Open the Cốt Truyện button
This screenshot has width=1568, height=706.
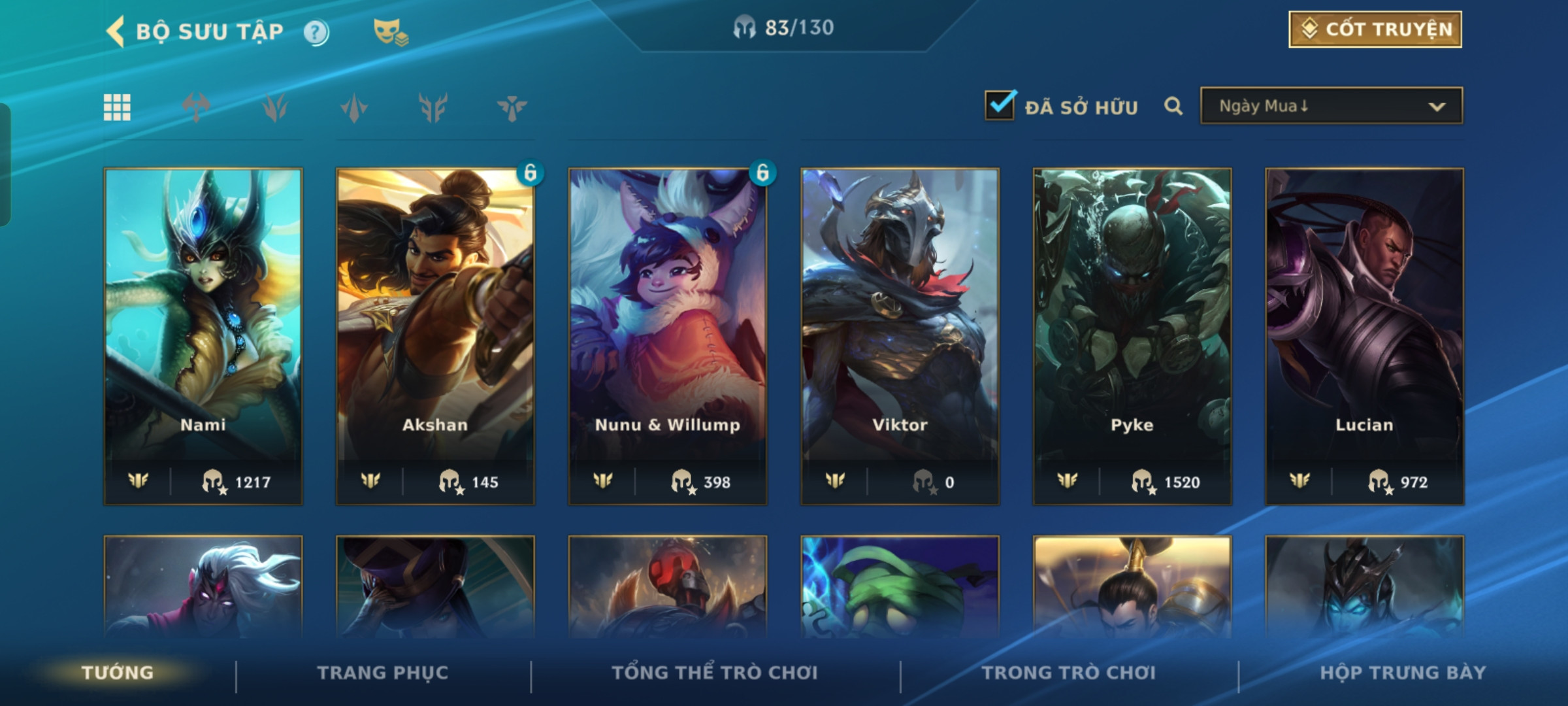tap(1375, 29)
